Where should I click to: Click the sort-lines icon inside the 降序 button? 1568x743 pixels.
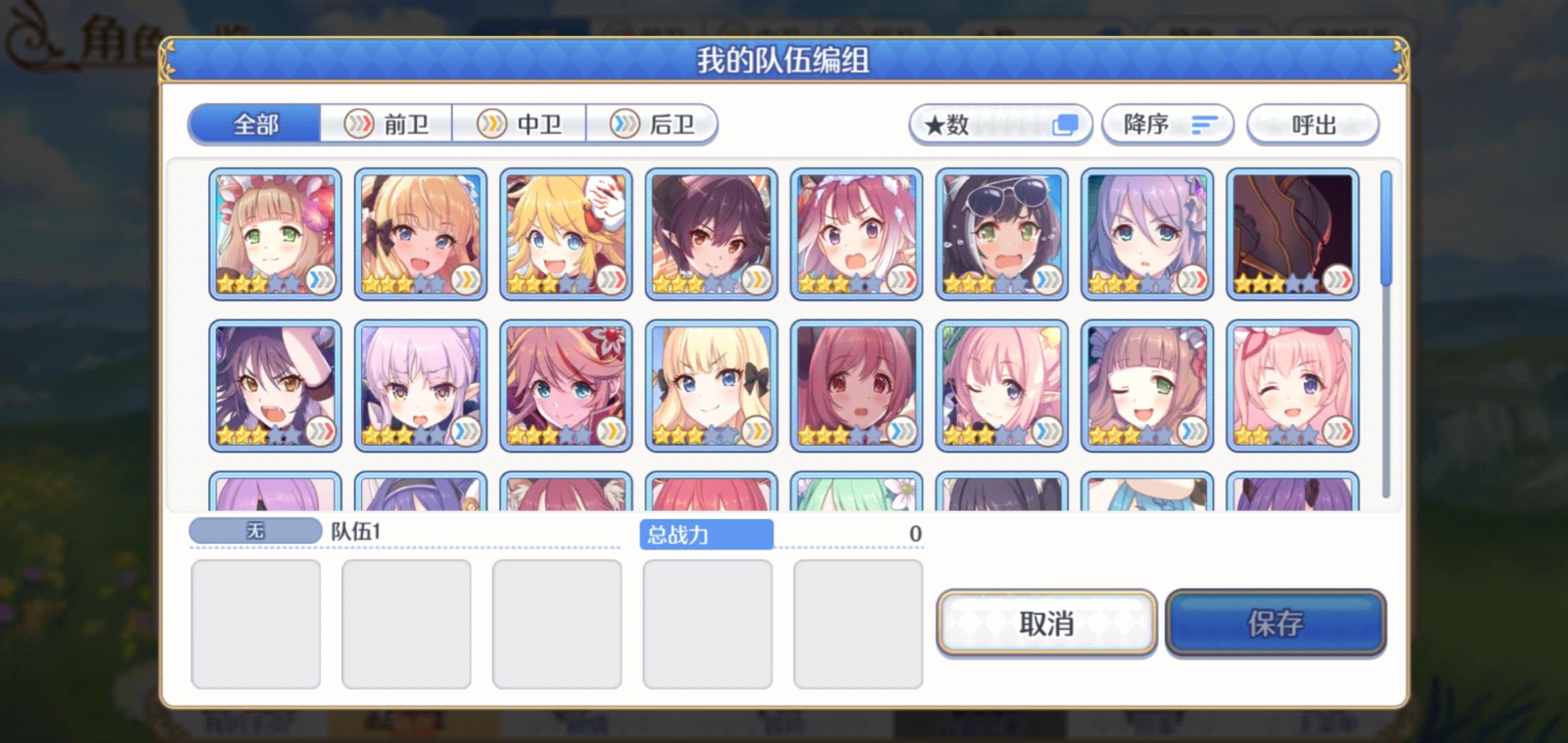coord(1204,124)
